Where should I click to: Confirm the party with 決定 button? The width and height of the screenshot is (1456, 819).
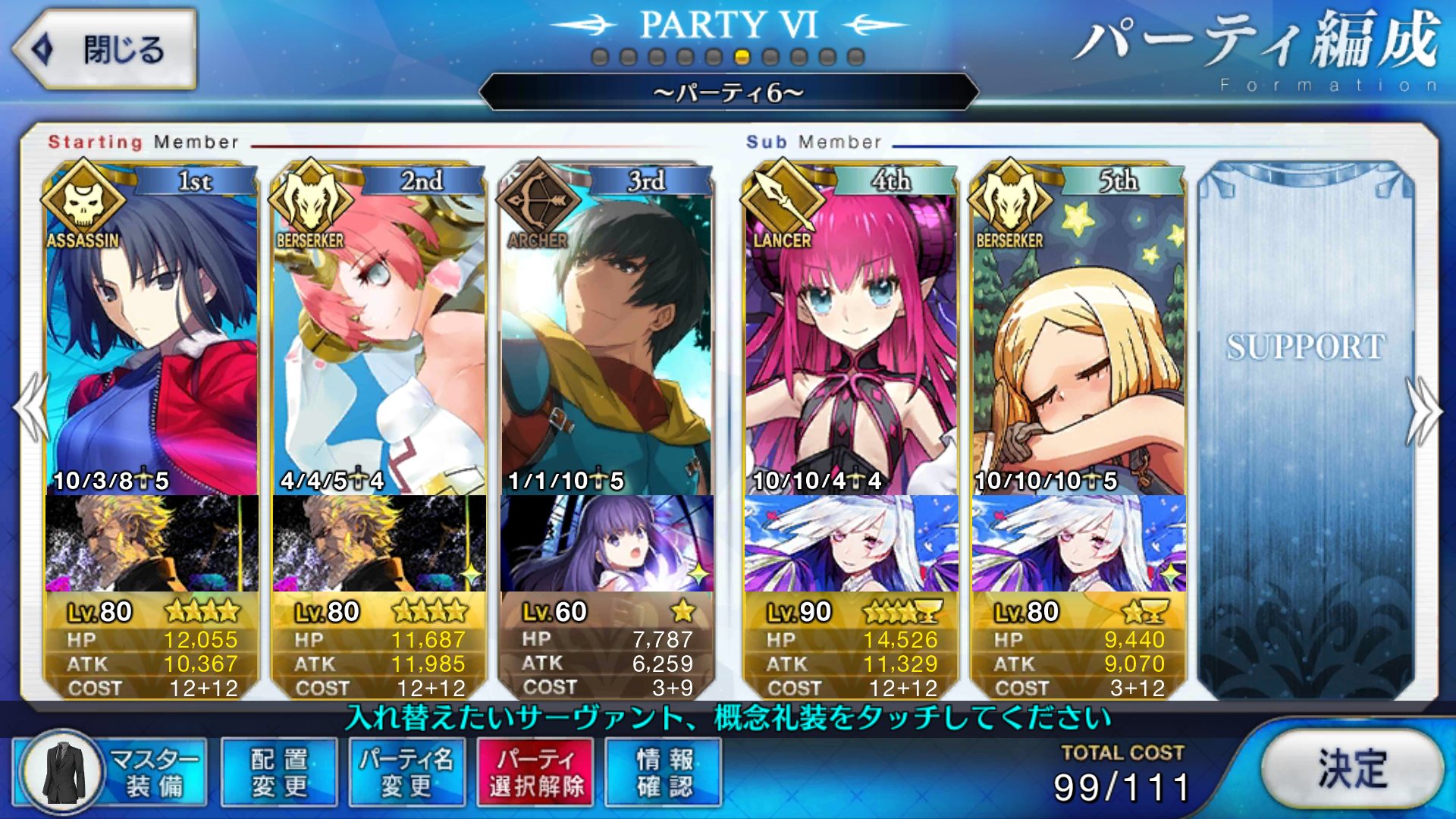[x=1352, y=769]
